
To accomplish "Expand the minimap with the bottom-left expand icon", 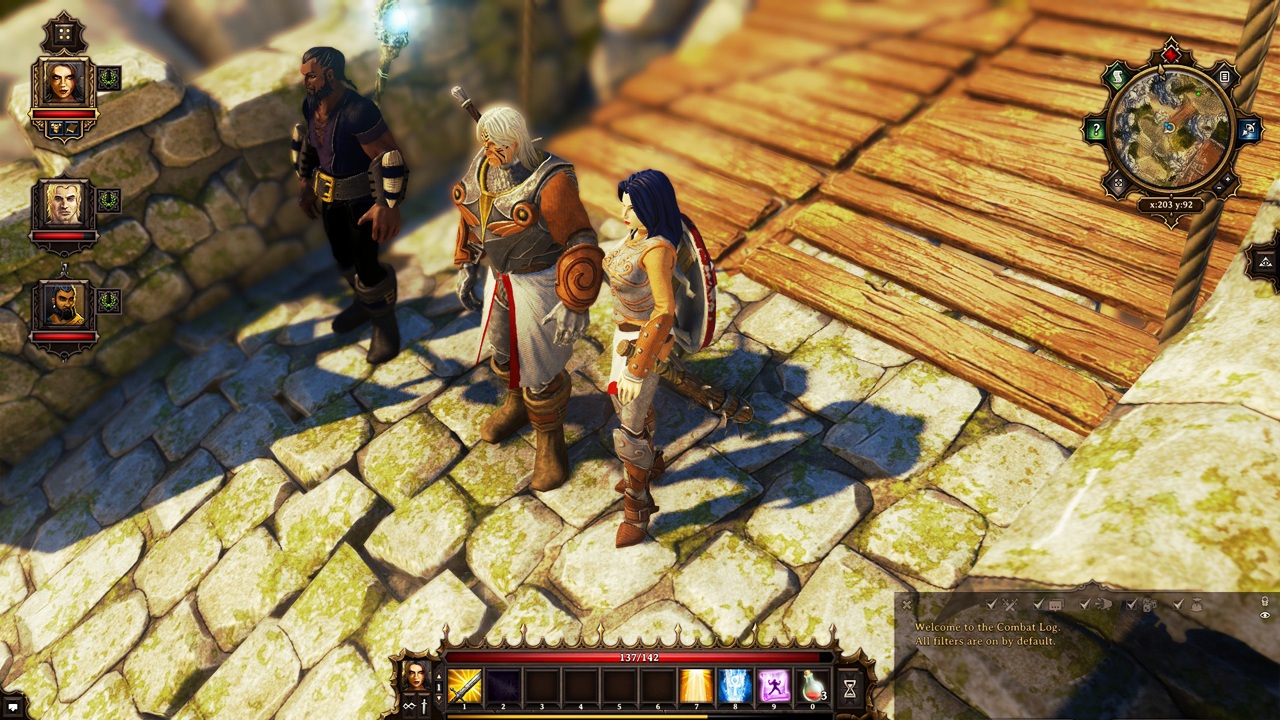I will (x=1117, y=180).
